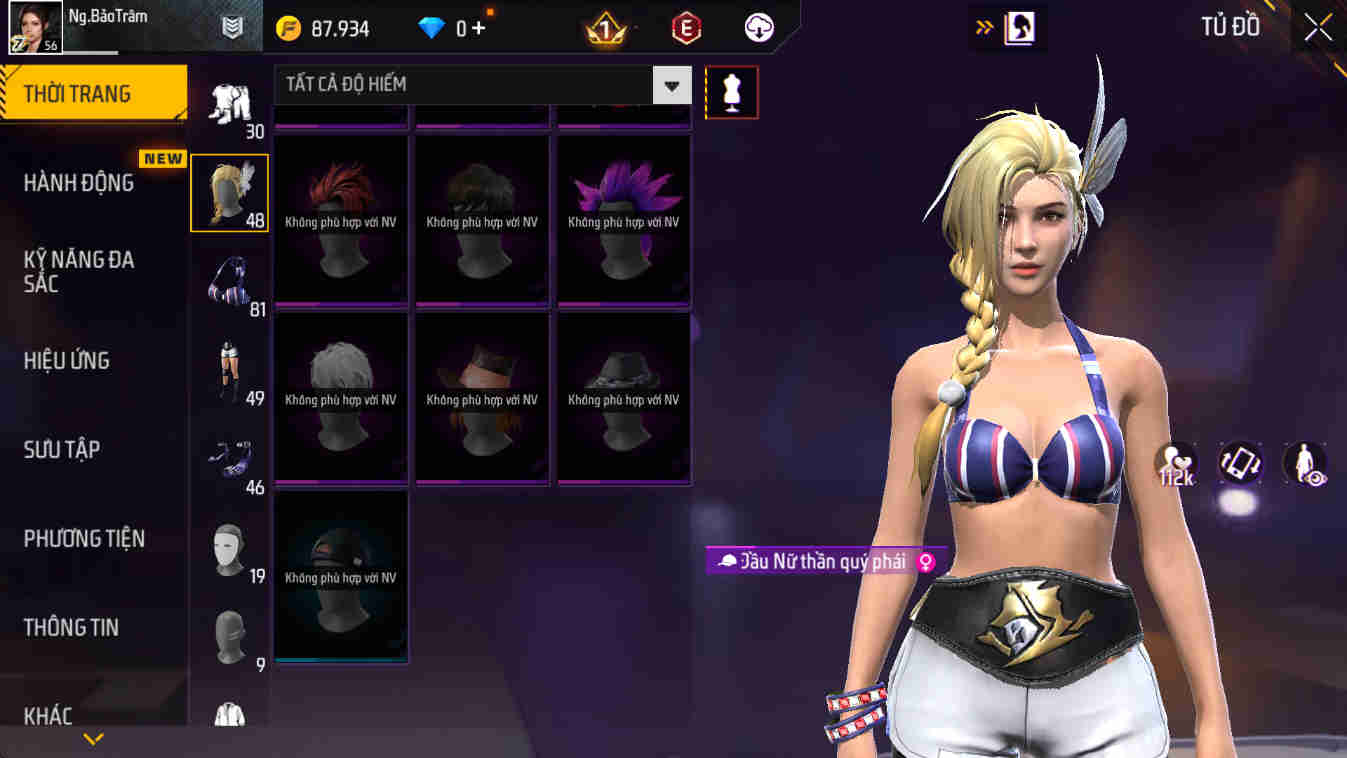Collapse the top bar using the >> arrows
Screen dimensions: 1347x758
tap(982, 27)
